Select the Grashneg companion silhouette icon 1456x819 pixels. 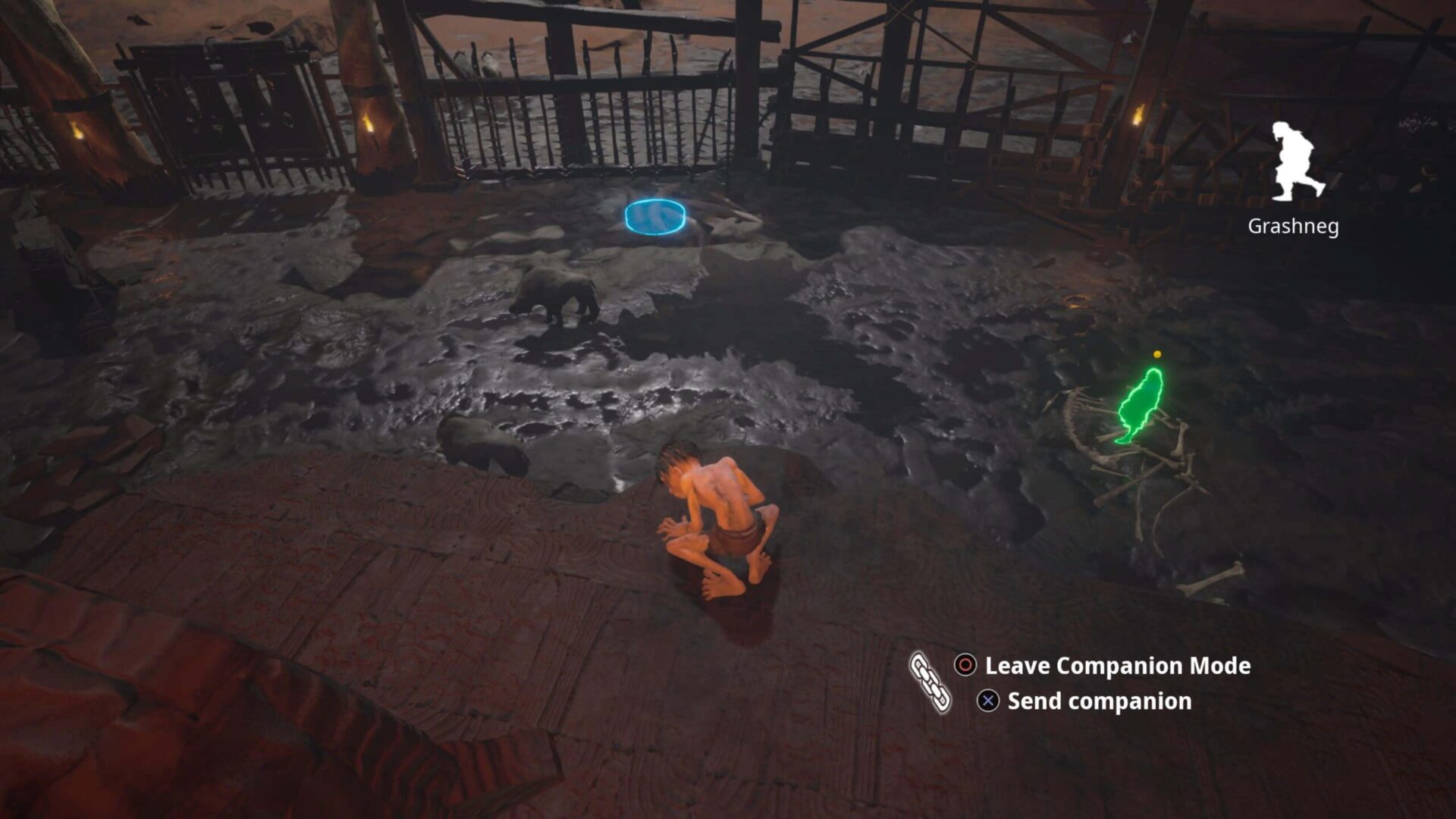coord(1296,162)
